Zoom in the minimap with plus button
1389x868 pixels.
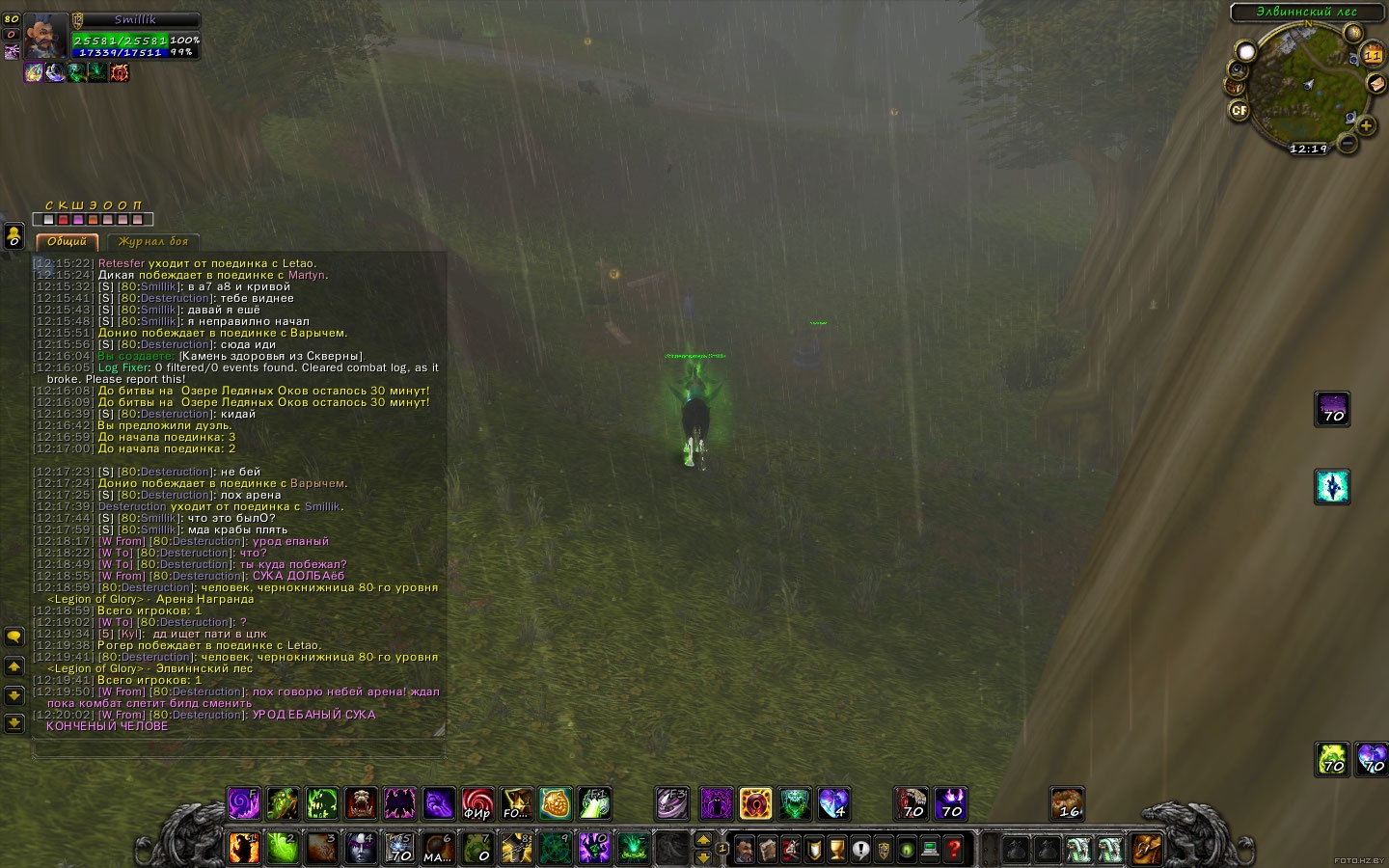tap(1366, 125)
